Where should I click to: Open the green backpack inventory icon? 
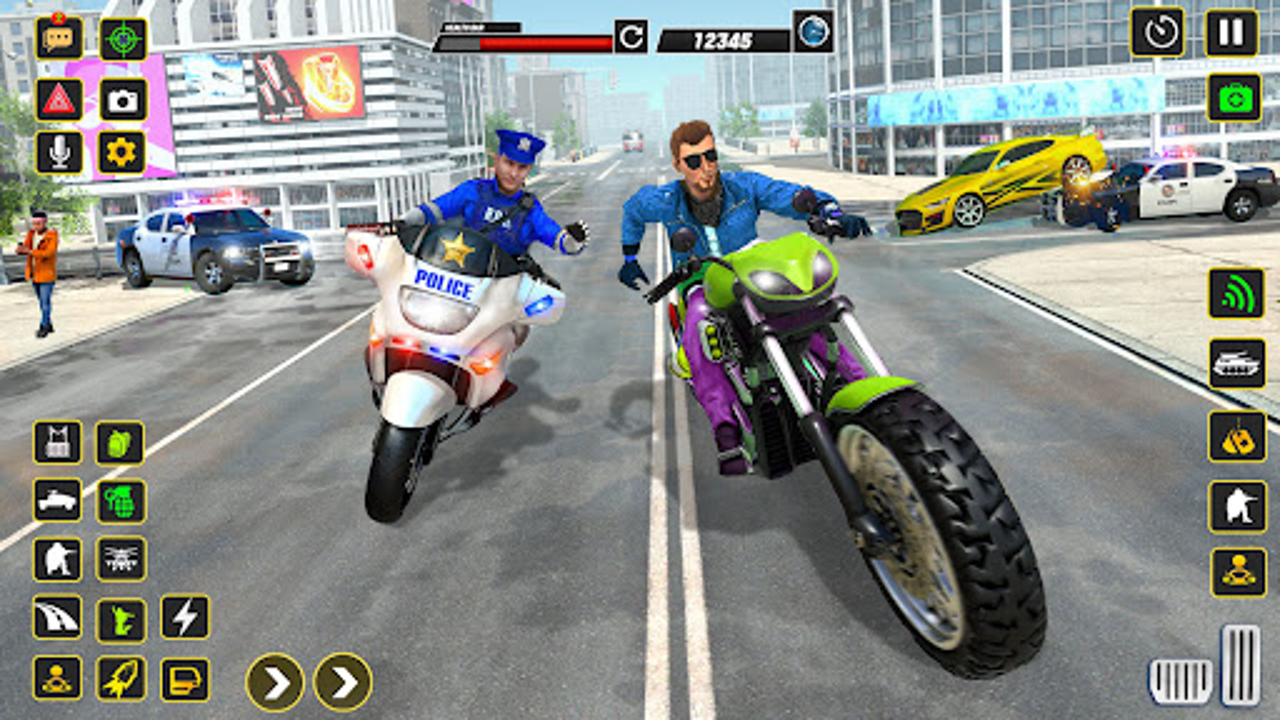click(118, 440)
